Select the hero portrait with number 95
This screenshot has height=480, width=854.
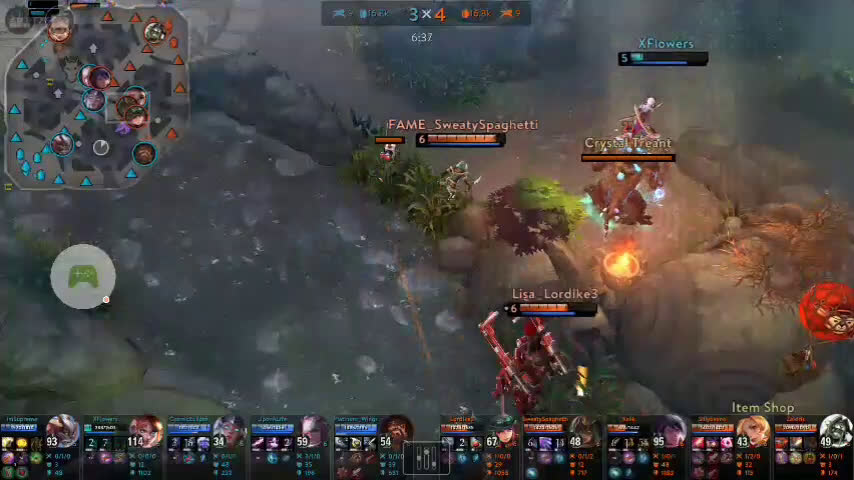[x=670, y=433]
